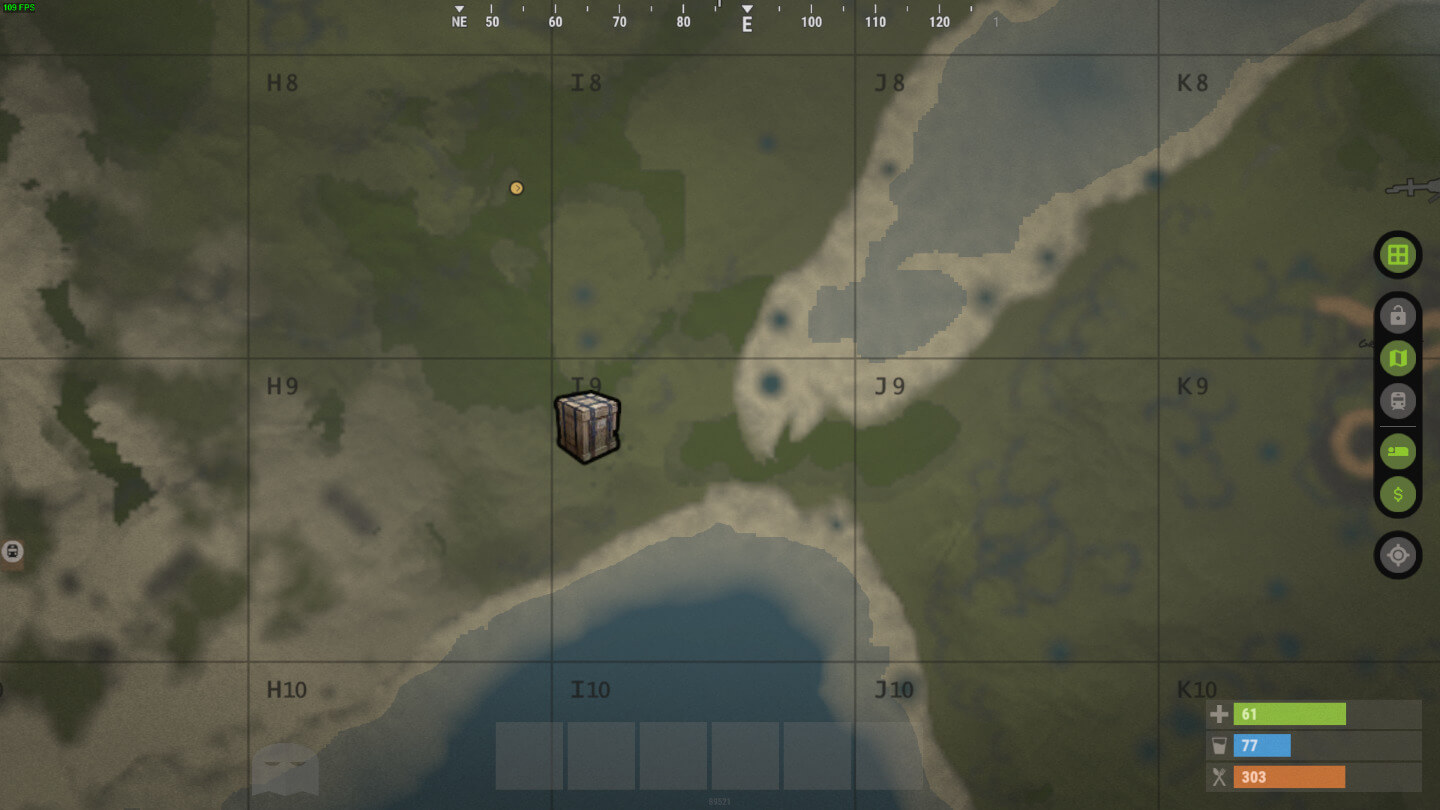
Task: Select the last hotbar slot
Action: point(818,757)
